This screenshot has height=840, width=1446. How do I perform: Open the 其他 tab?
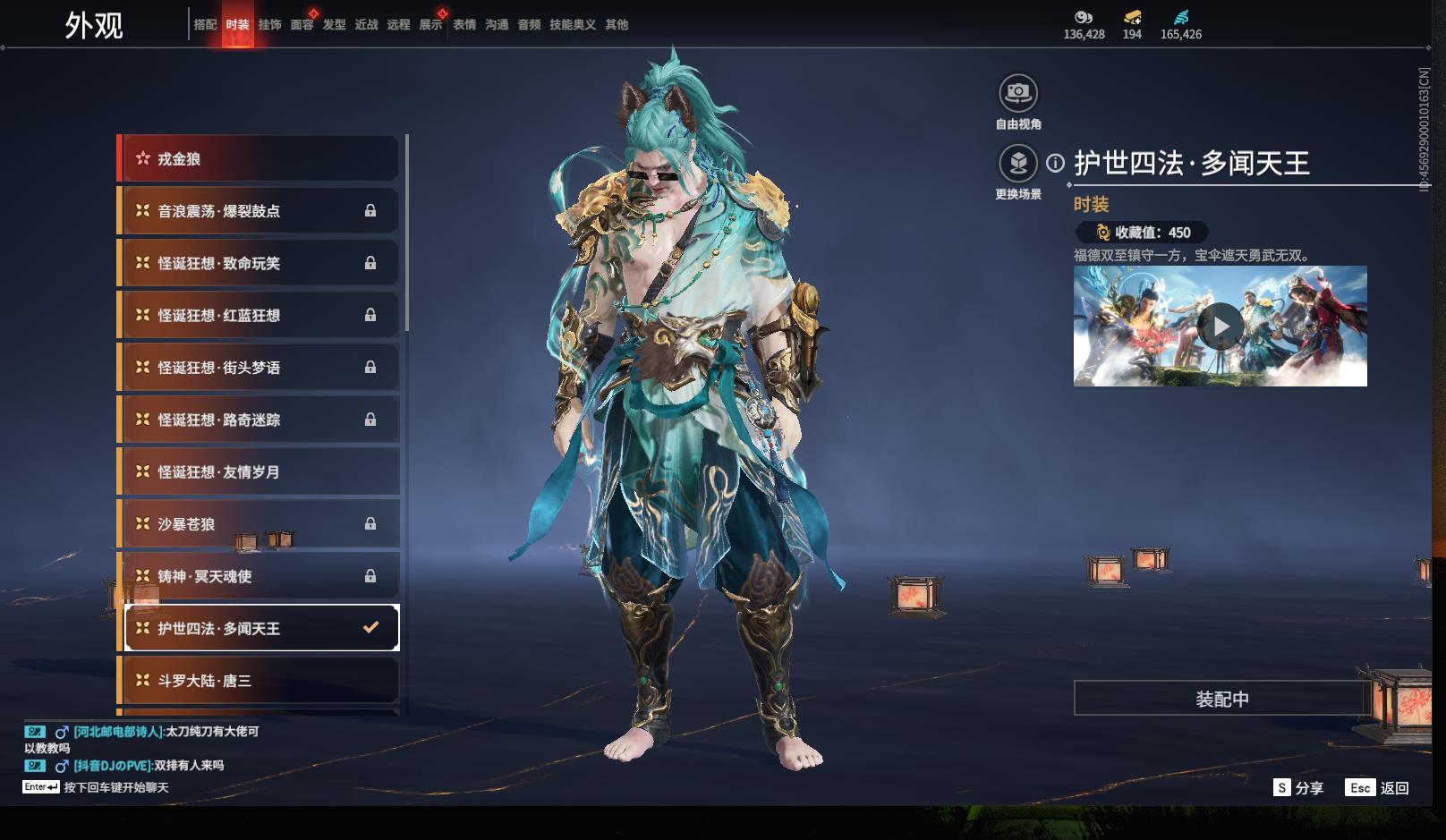(x=617, y=25)
